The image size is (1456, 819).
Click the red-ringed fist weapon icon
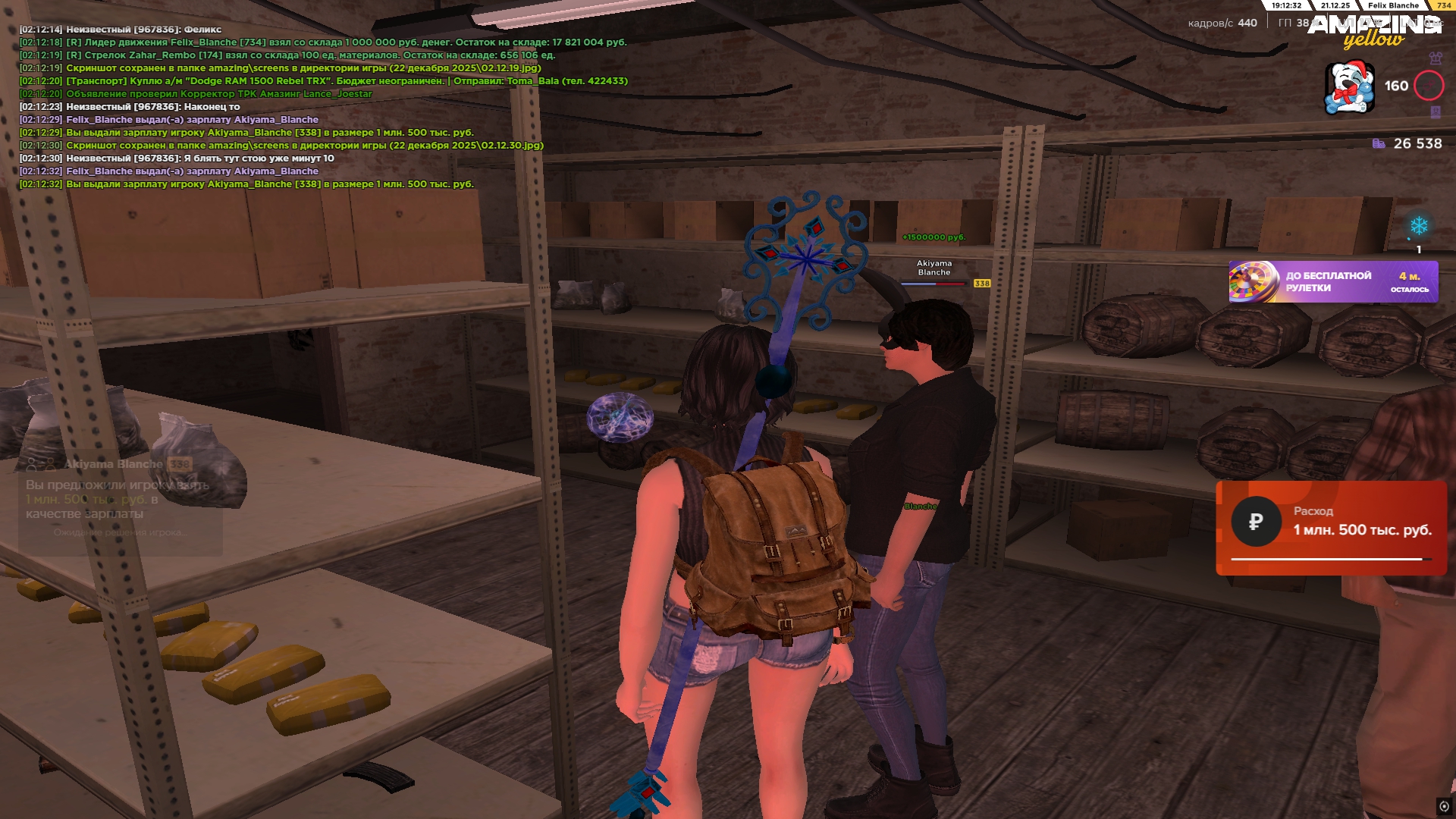(x=1429, y=86)
